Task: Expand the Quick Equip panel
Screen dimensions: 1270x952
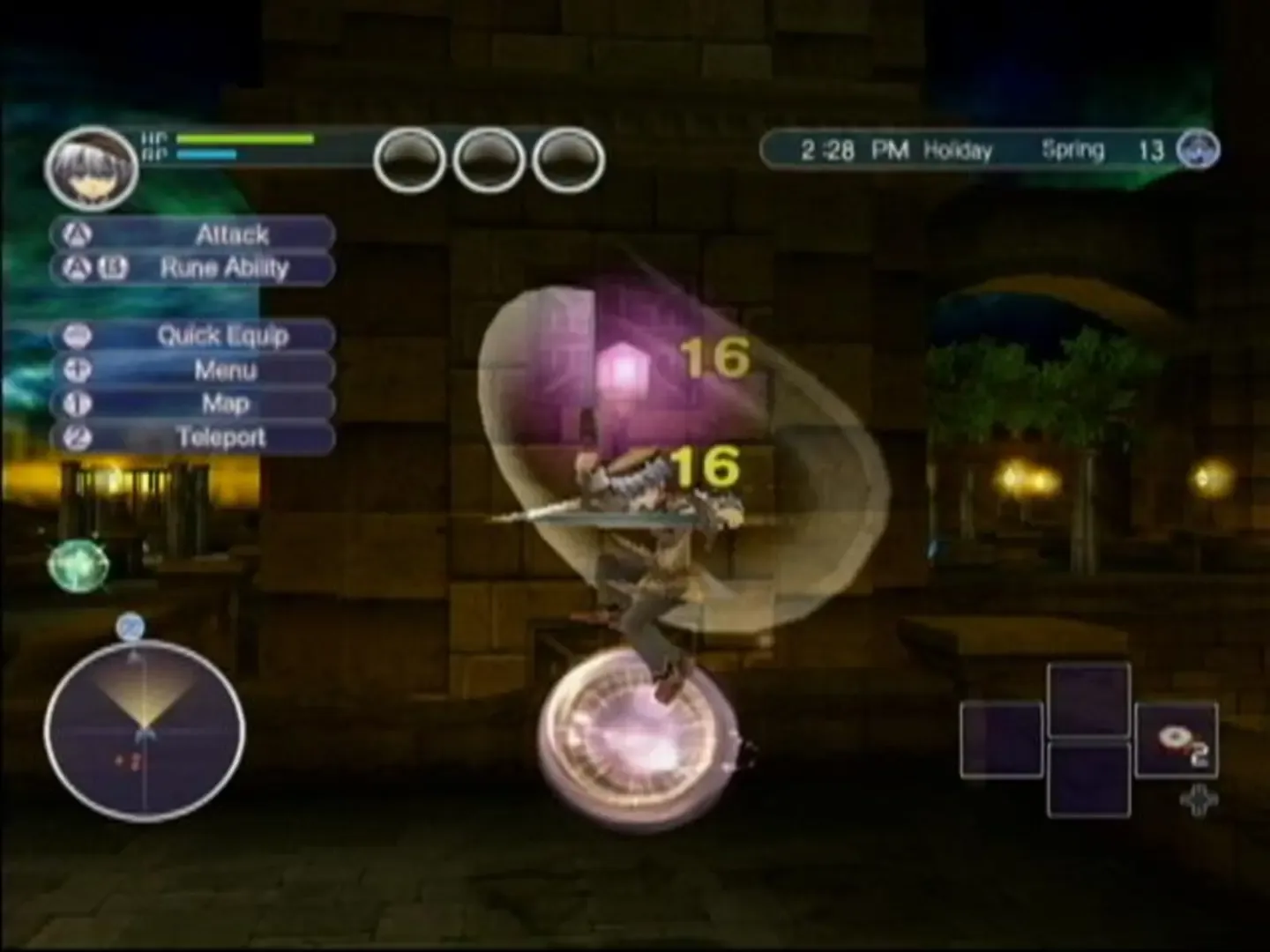Action: [222, 336]
